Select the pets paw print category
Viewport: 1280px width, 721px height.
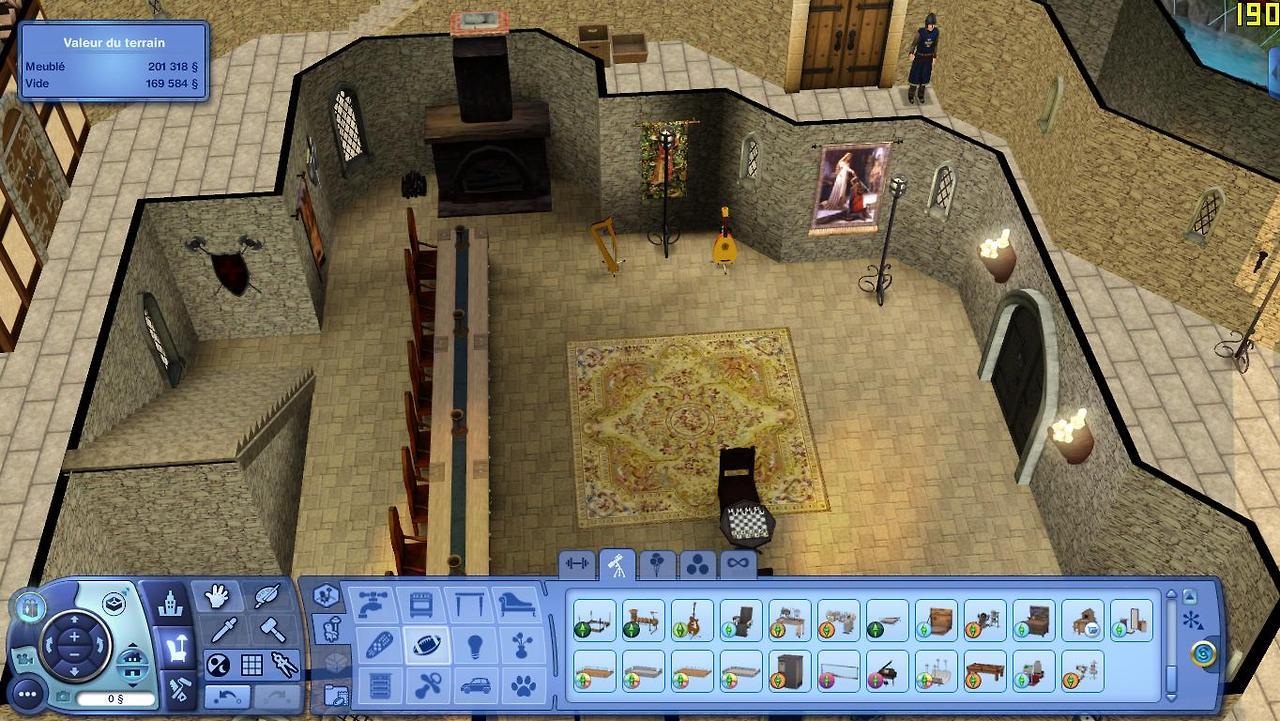523,686
